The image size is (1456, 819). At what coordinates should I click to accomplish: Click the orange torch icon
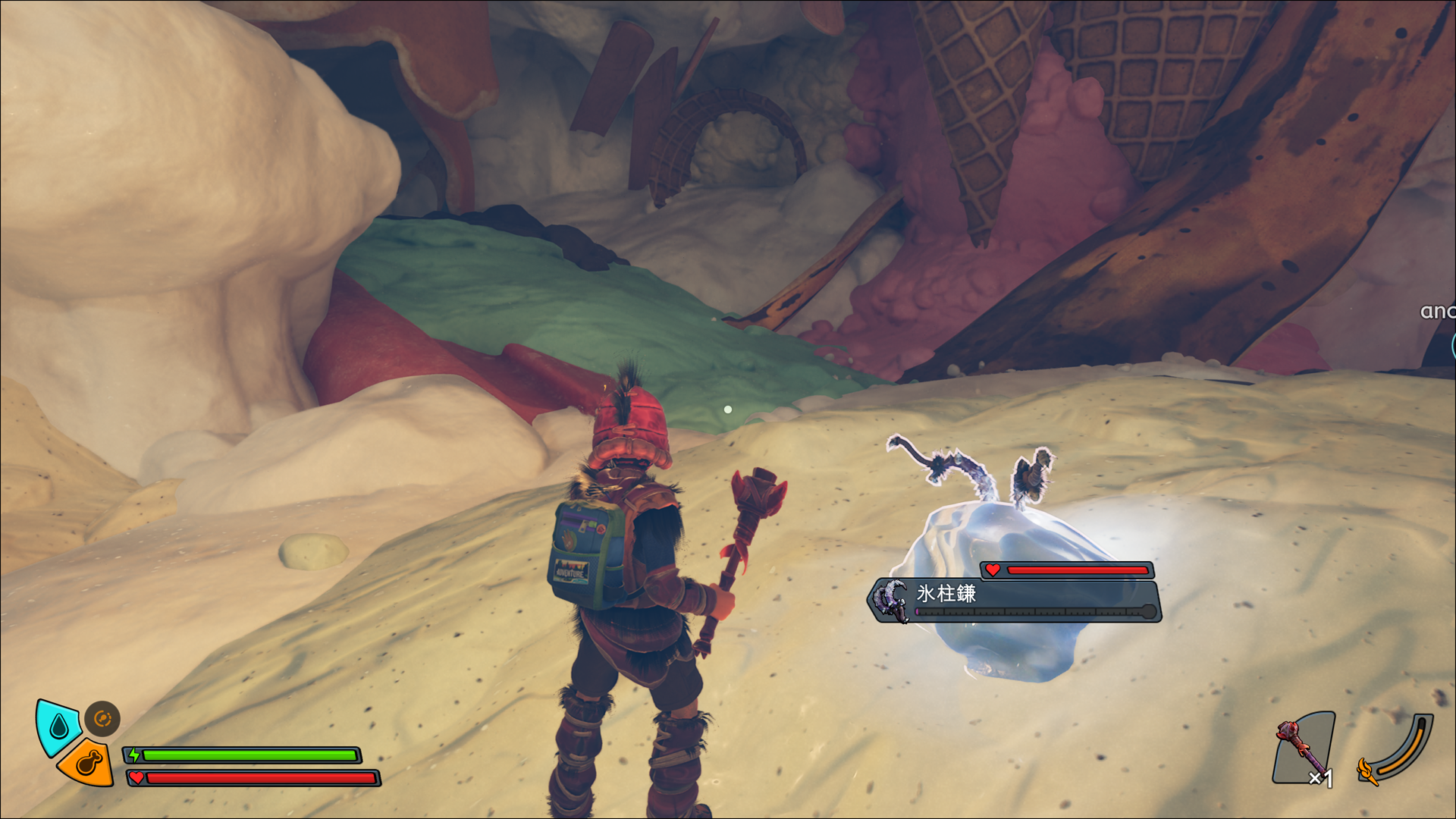click(x=1367, y=770)
